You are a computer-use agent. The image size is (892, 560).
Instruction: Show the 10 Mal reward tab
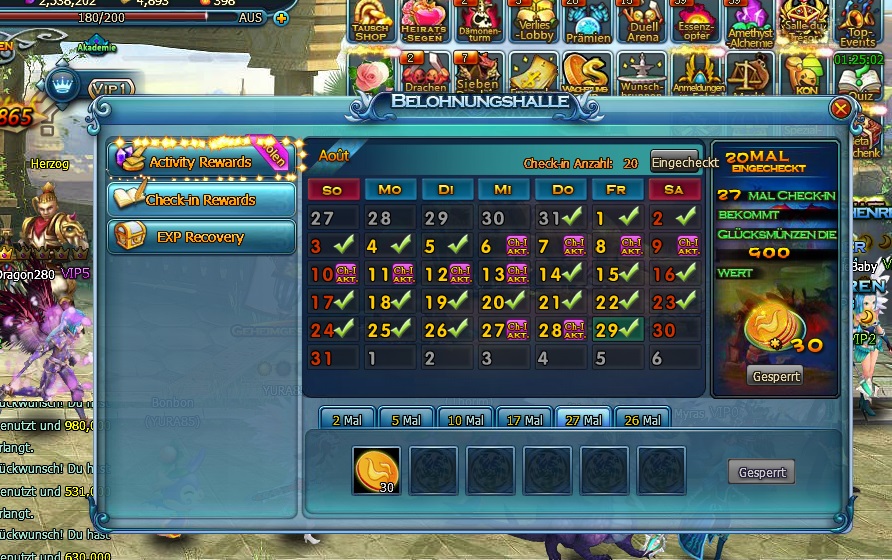(x=465, y=421)
